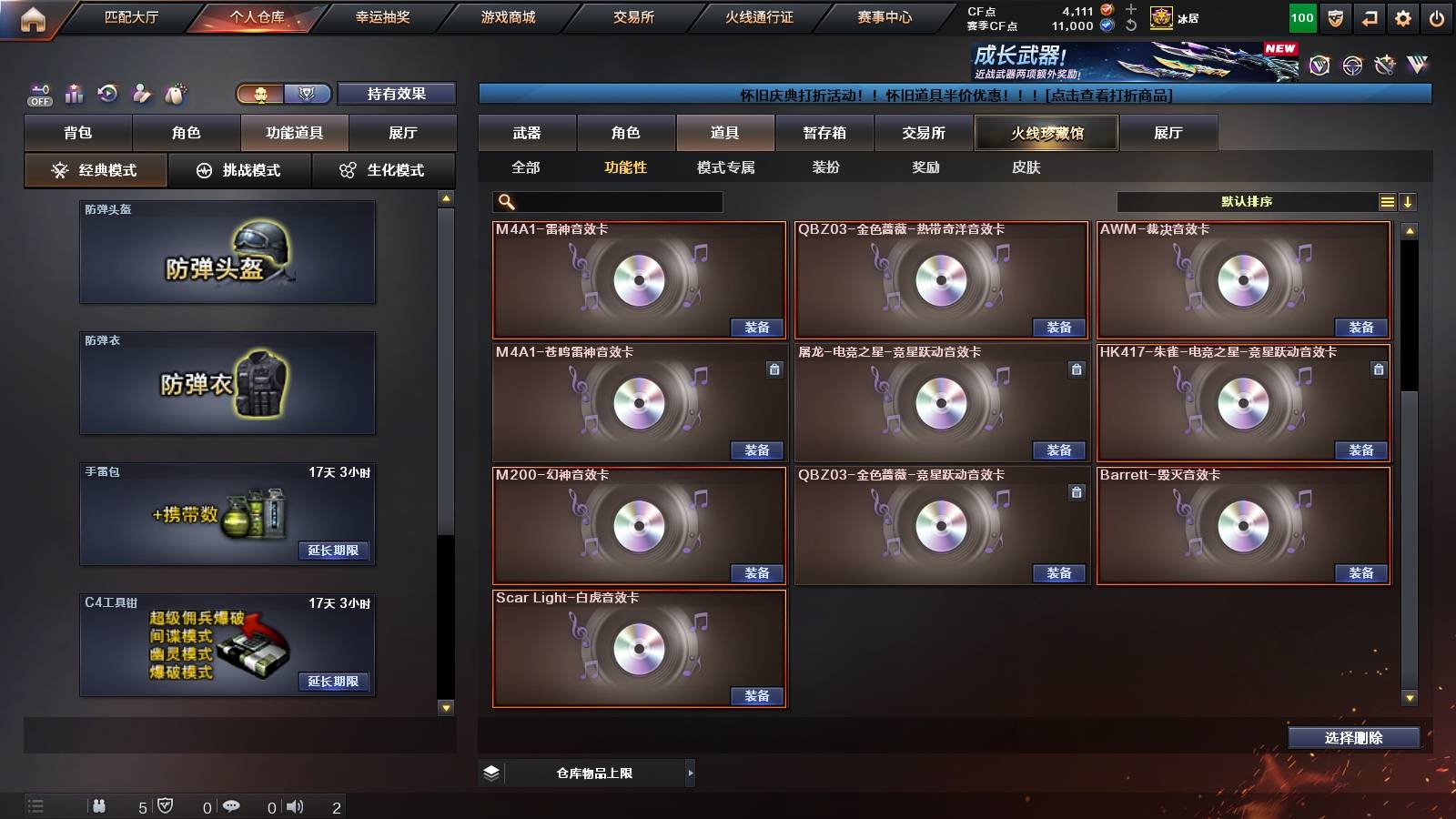Click inside the item search field
The width and height of the screenshot is (1456, 819).
pos(610,201)
